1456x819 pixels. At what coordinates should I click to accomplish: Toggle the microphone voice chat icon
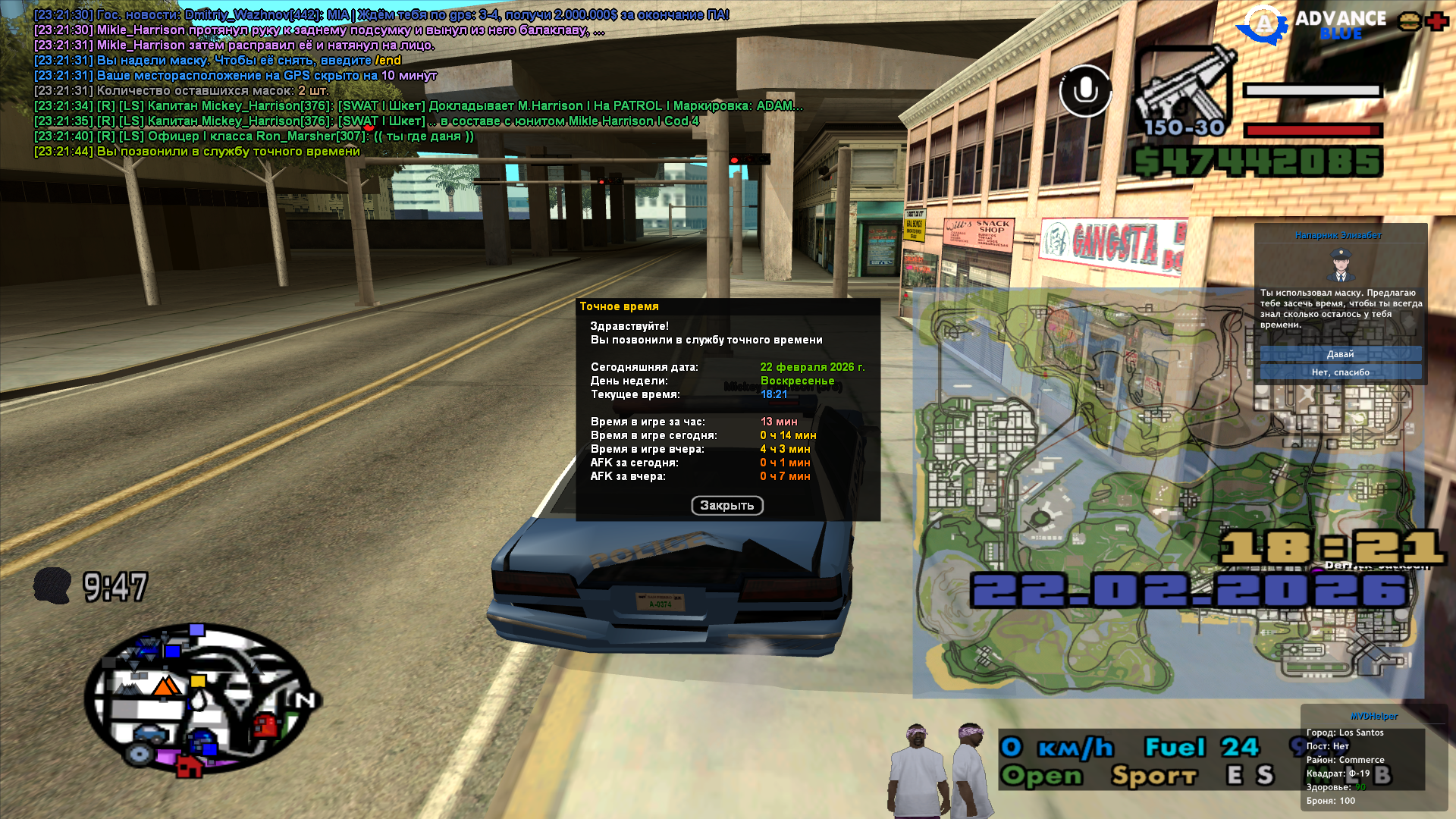click(1085, 91)
